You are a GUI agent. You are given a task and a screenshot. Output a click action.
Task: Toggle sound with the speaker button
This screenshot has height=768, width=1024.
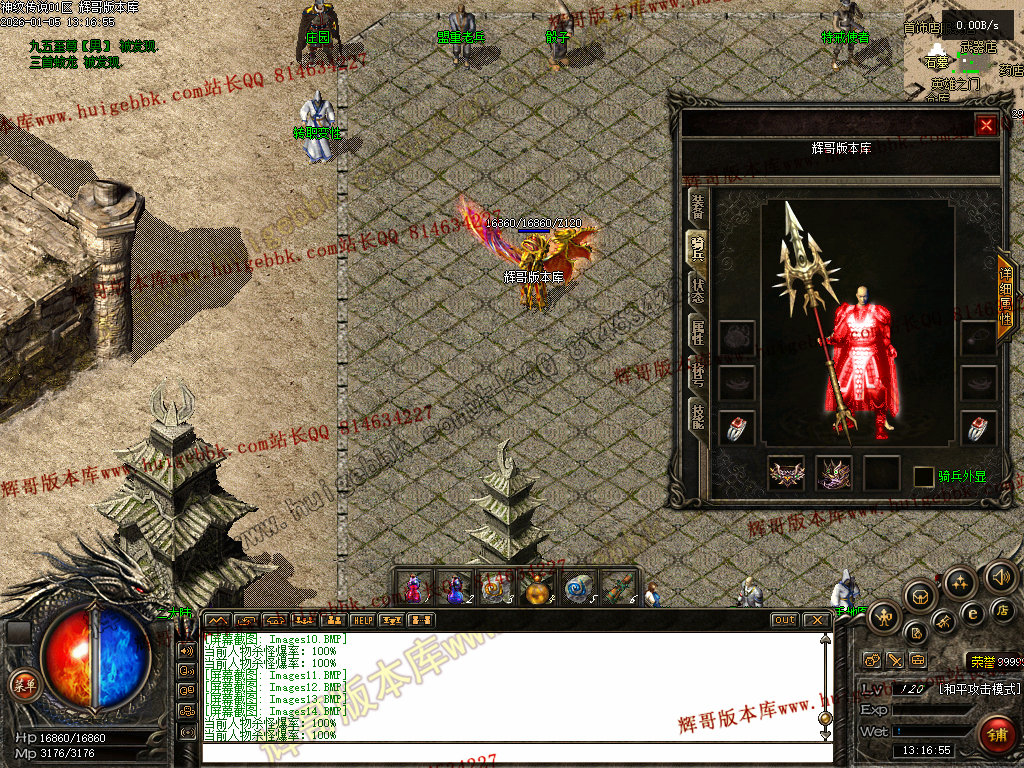coord(1000,576)
